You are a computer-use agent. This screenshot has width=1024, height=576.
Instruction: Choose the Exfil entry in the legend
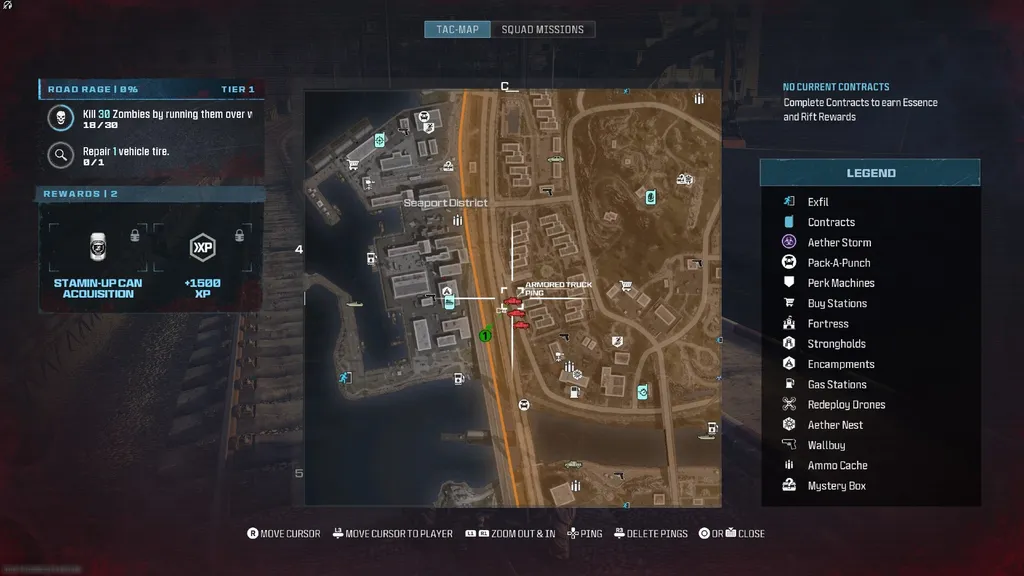(x=818, y=202)
